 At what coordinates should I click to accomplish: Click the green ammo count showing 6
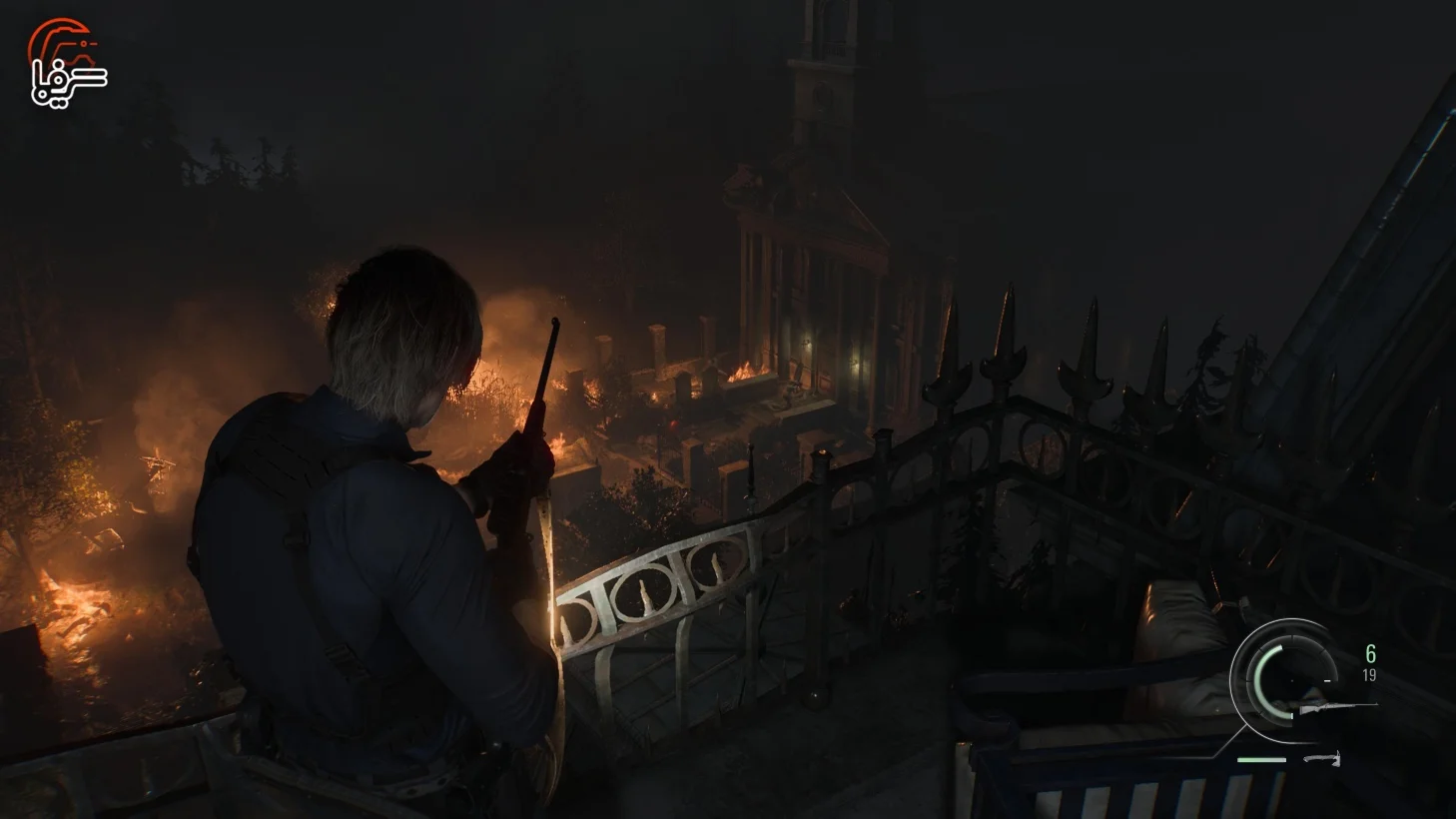[x=1370, y=654]
